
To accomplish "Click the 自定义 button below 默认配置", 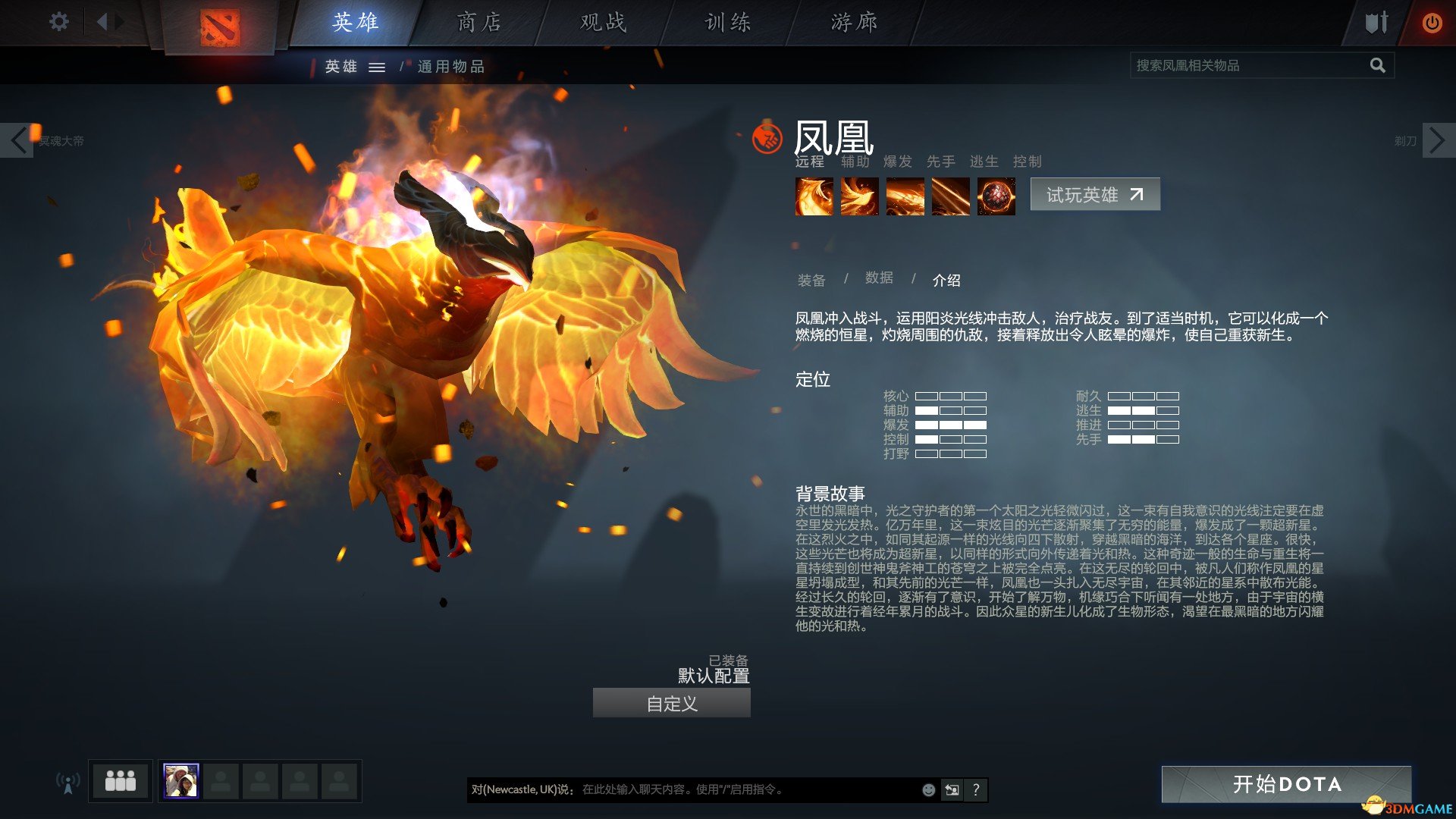I will (670, 703).
